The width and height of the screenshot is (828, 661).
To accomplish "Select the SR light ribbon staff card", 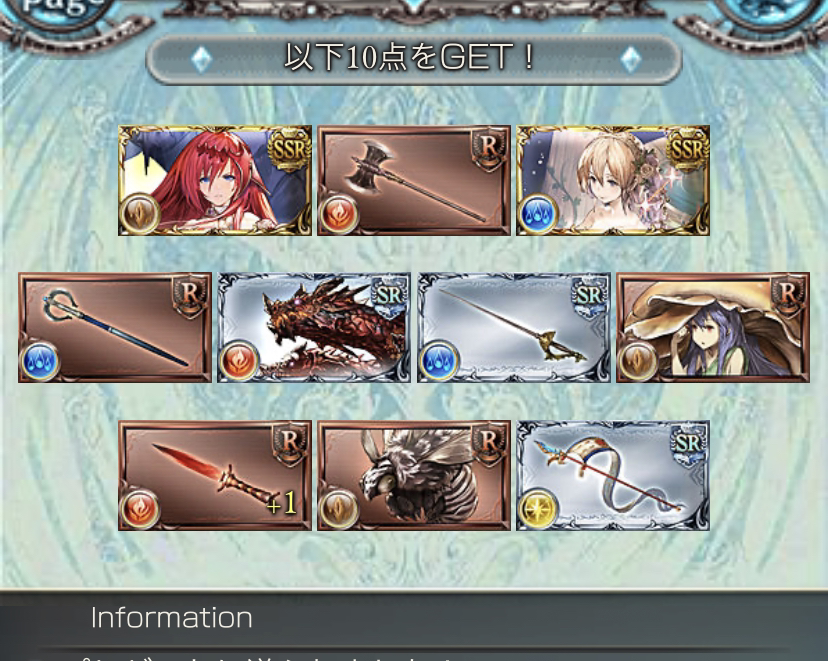I will [612, 475].
